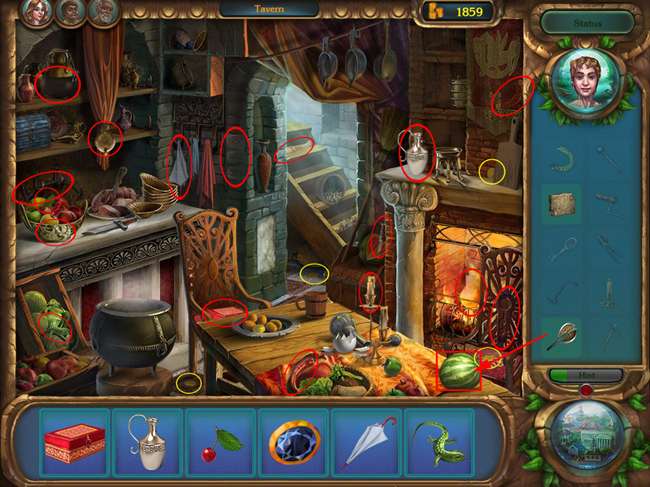Select the parchment map tool slot
This screenshot has height=487, width=650.
(x=561, y=204)
